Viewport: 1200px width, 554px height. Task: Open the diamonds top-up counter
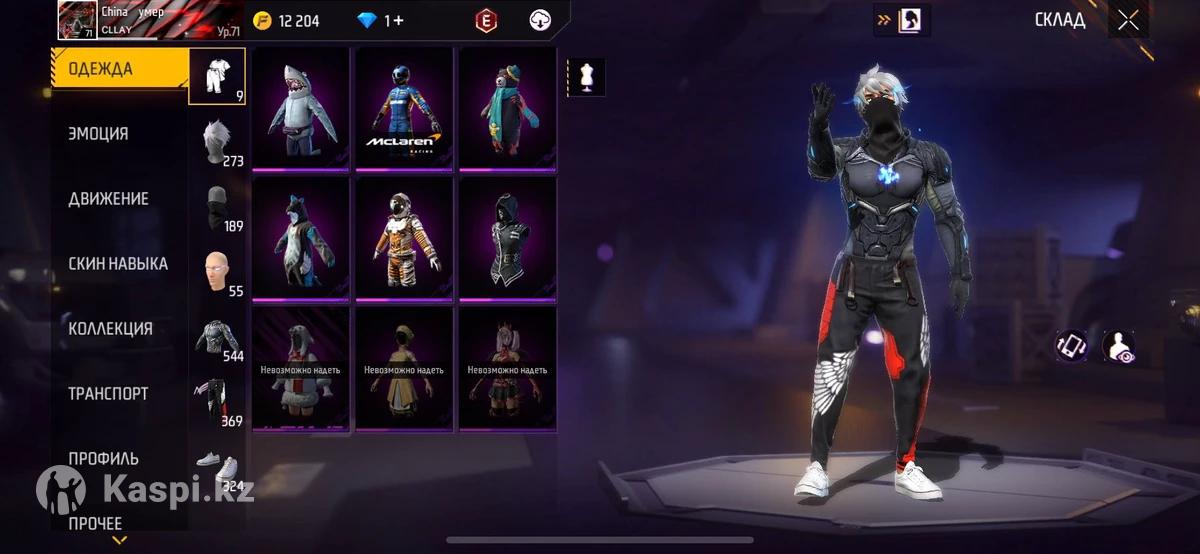tap(381, 20)
